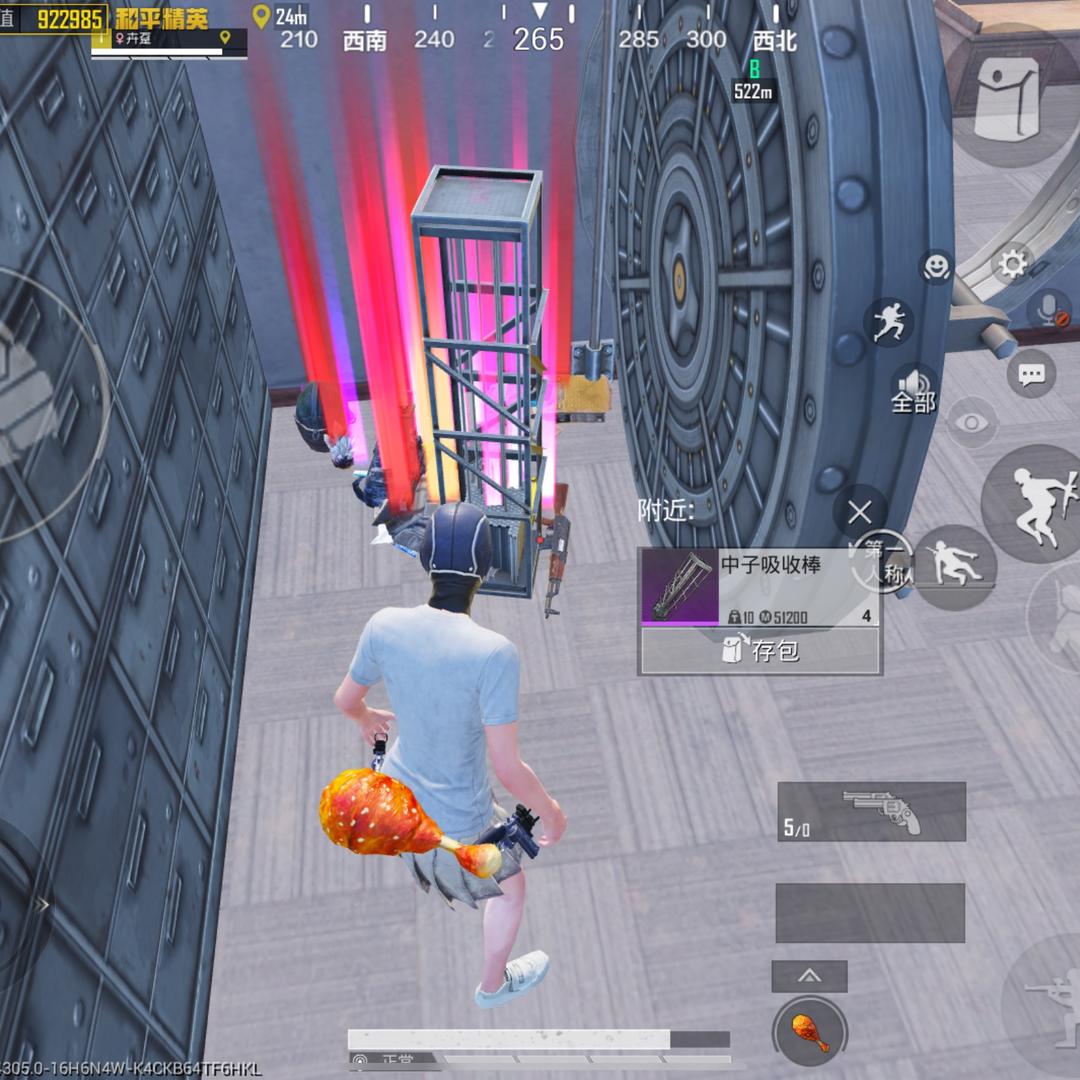Select the 中子吸收棒 nearby loot item
The width and height of the screenshot is (1080, 1080).
(x=760, y=587)
